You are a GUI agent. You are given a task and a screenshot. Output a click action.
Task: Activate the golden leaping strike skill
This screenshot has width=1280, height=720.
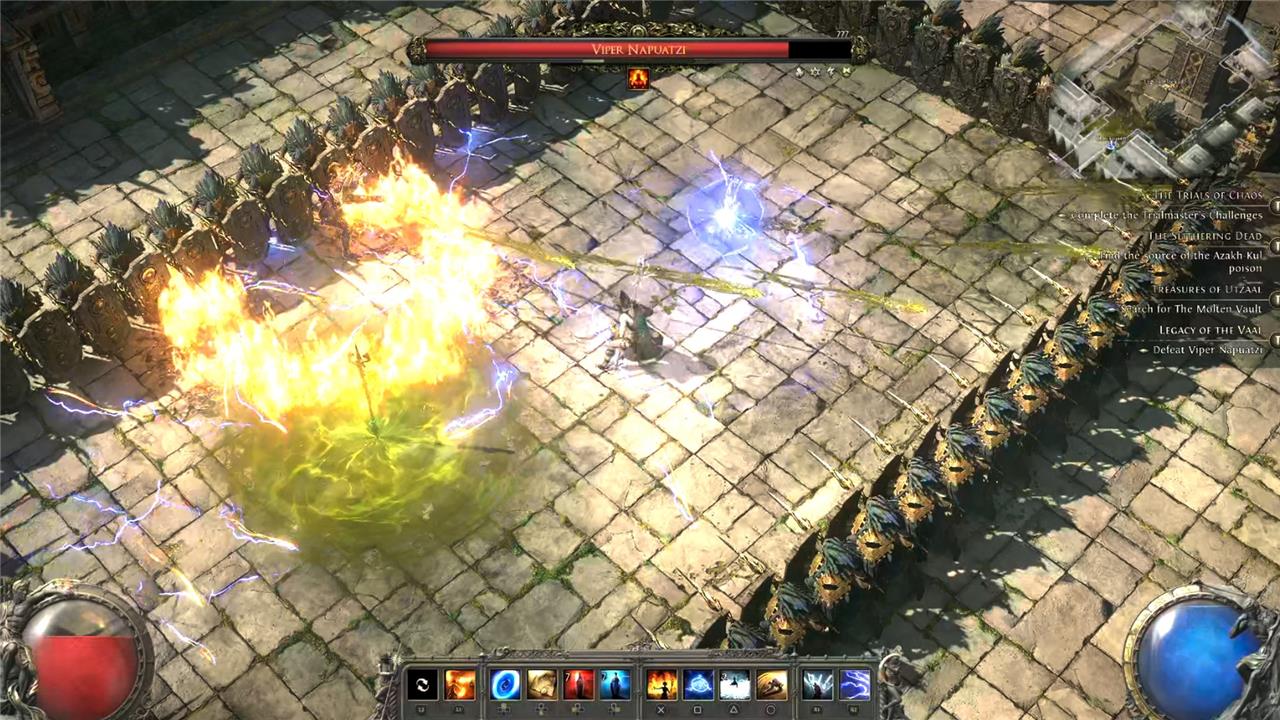pyautogui.click(x=772, y=685)
